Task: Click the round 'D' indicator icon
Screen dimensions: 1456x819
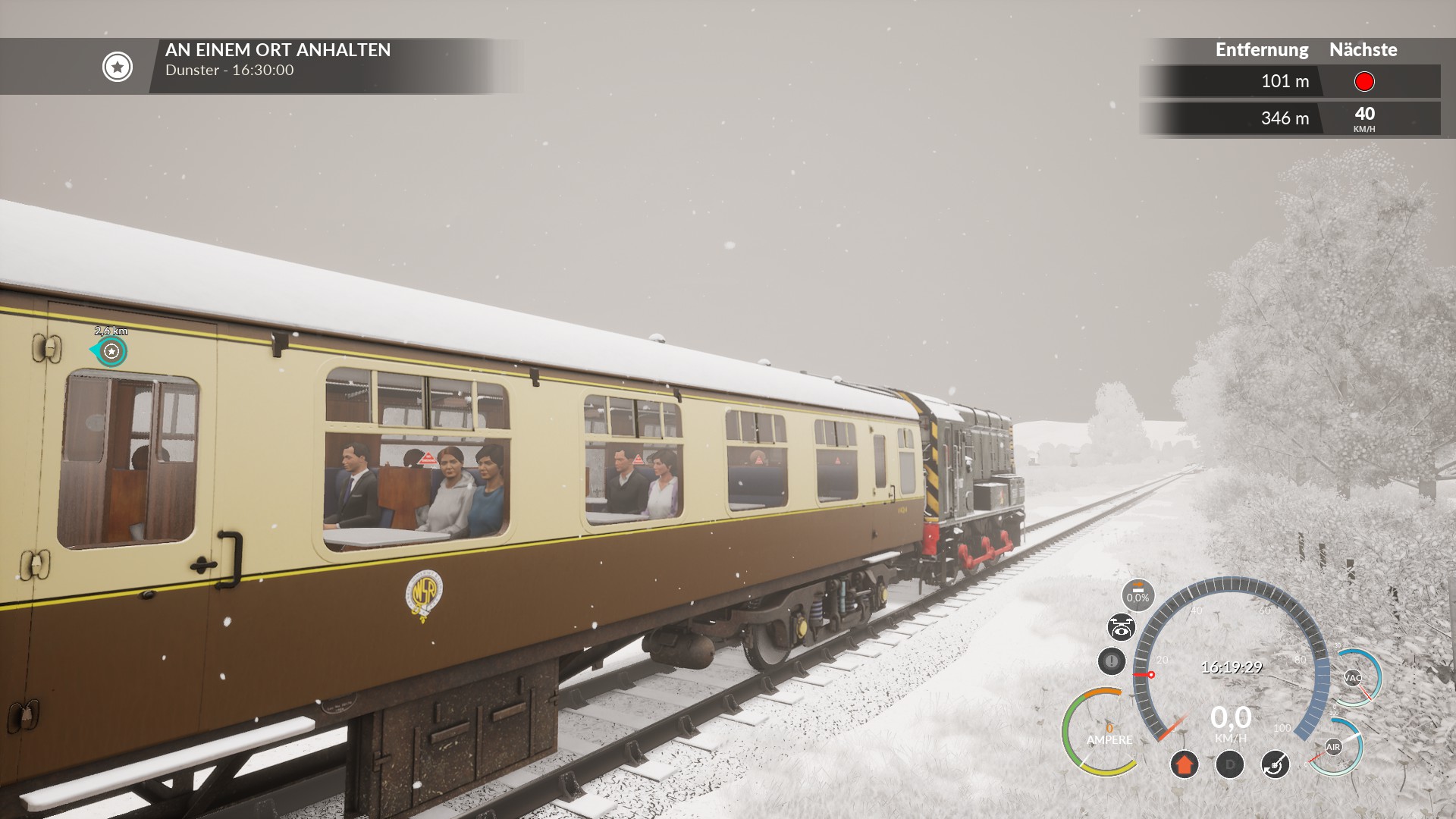Action: [x=1229, y=764]
